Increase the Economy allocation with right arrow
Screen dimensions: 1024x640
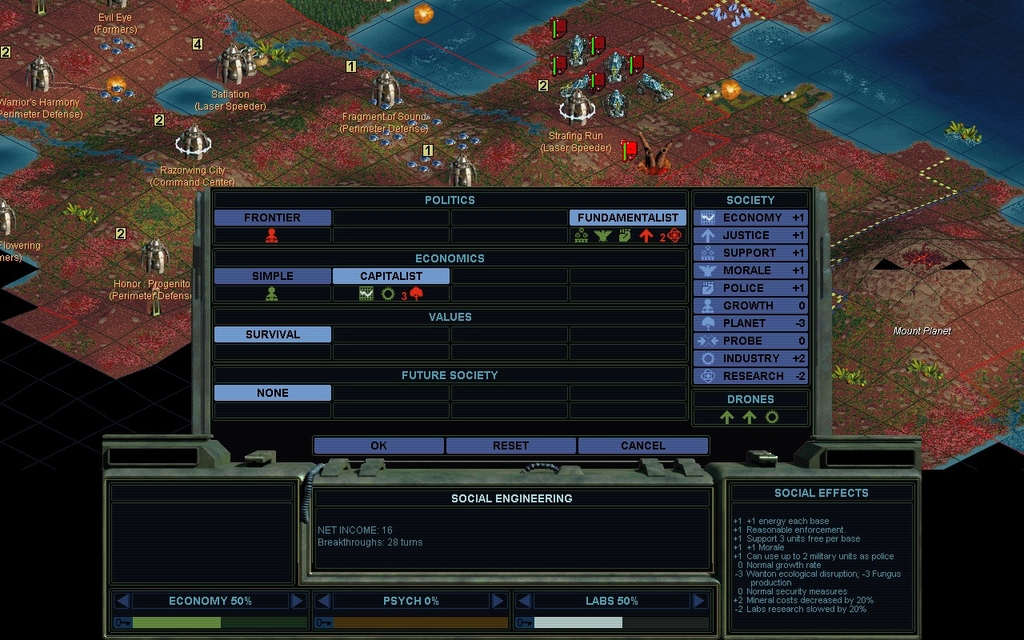tap(297, 601)
